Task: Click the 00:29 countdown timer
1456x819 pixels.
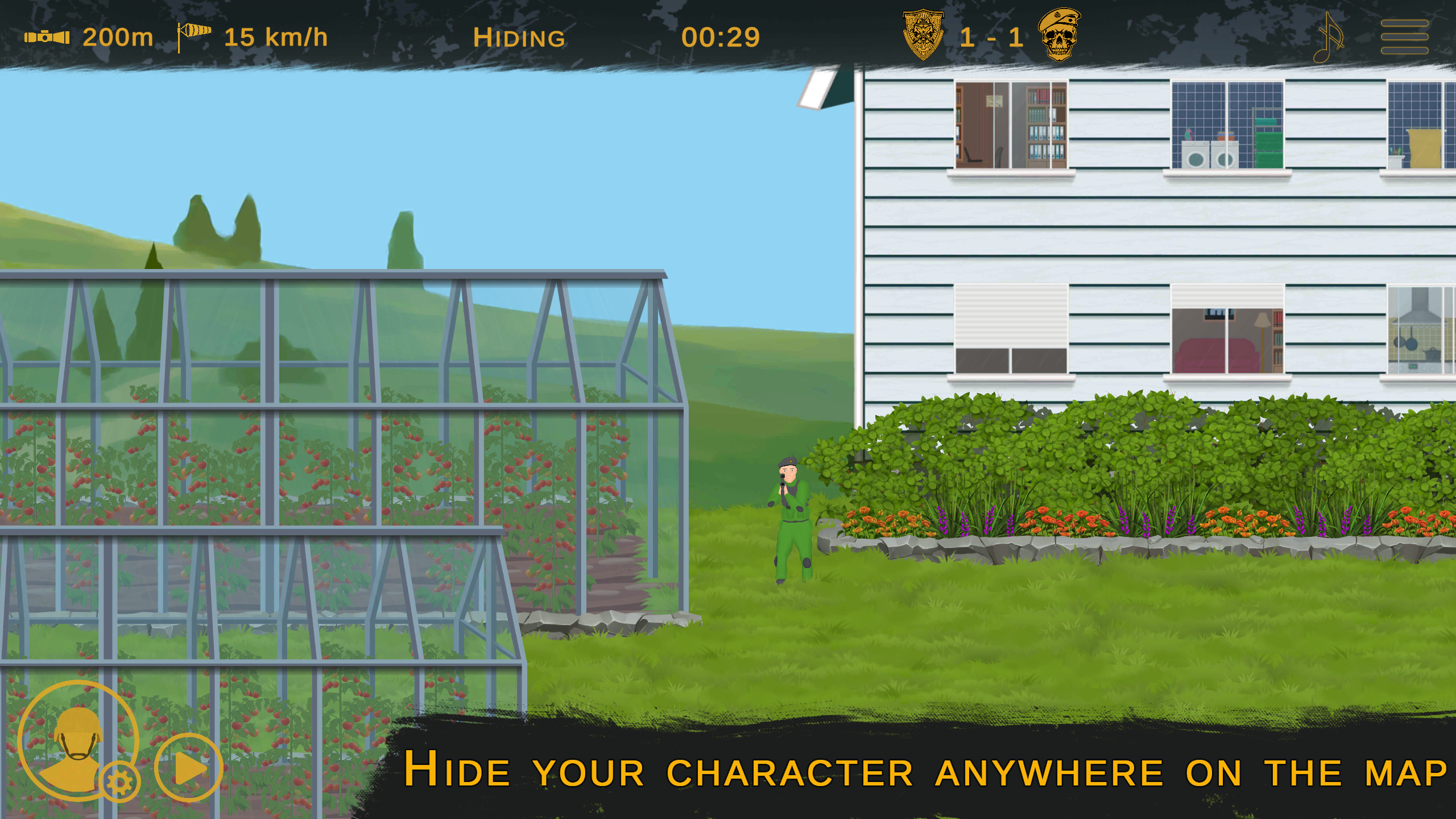Action: [x=722, y=36]
